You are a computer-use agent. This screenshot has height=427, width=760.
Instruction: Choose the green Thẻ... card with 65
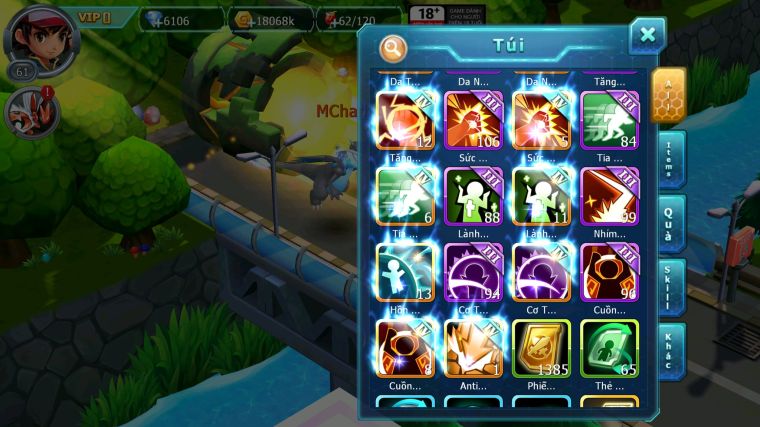[x=609, y=348]
